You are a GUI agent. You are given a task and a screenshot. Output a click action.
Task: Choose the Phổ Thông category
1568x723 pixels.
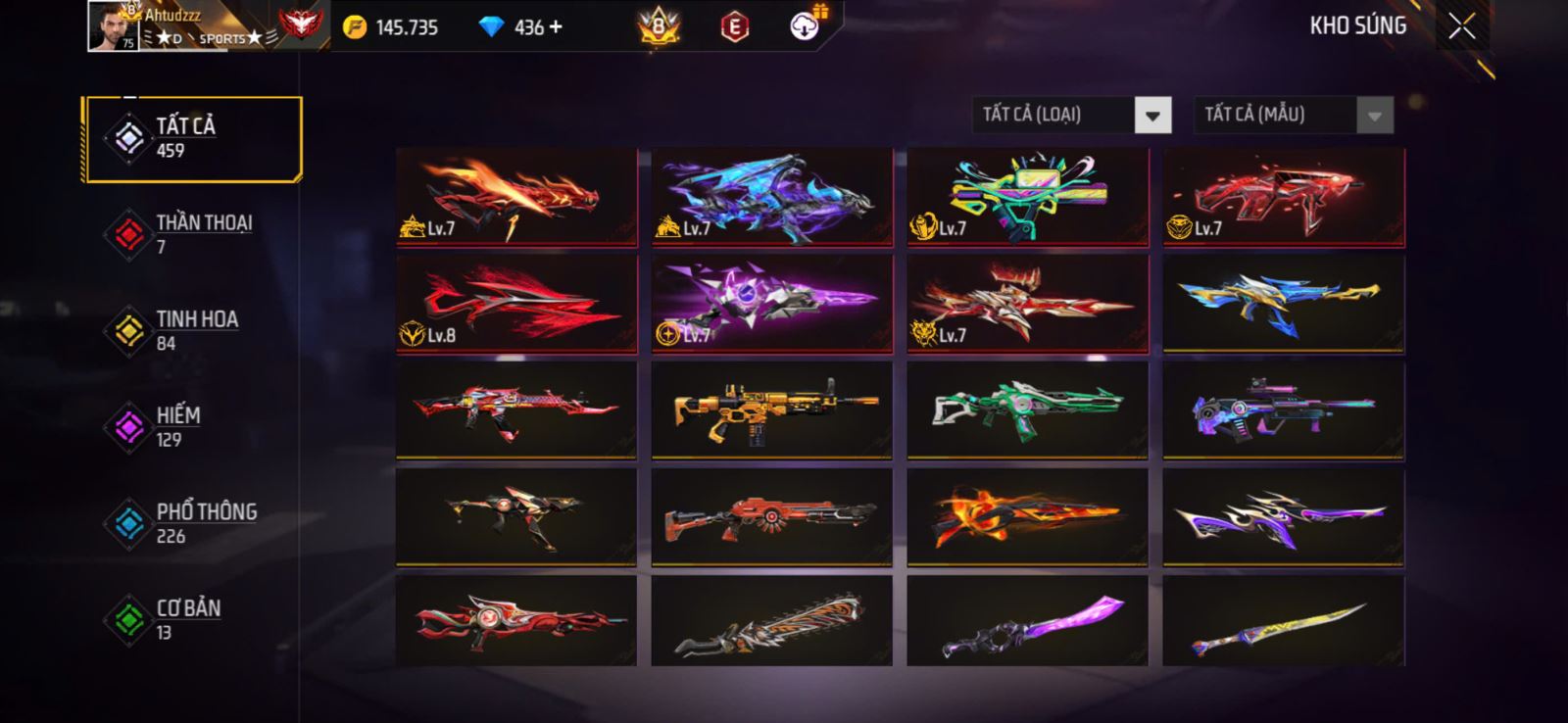(192, 523)
